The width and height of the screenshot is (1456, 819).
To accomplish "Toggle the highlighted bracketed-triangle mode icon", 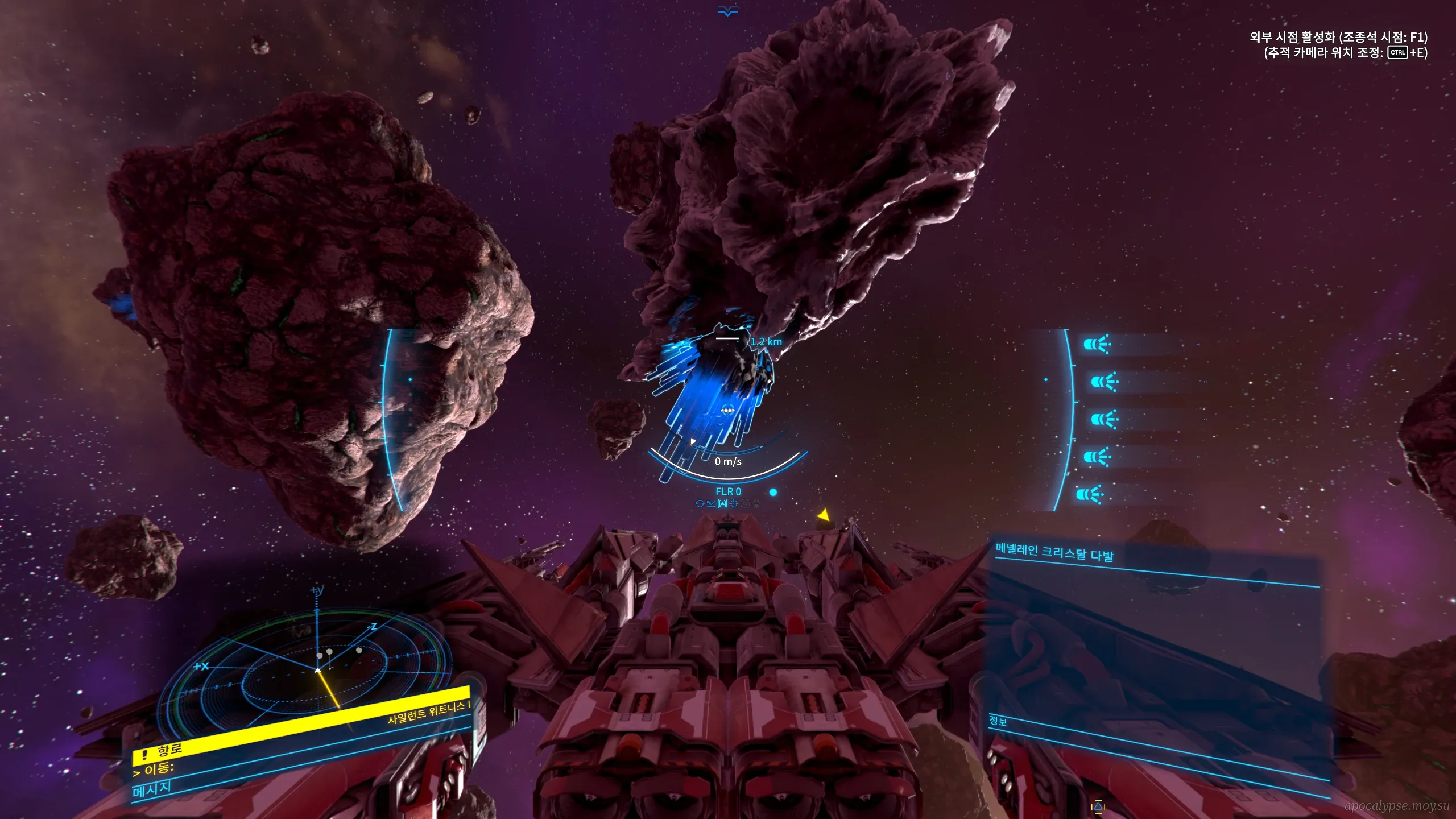I will point(722,503).
